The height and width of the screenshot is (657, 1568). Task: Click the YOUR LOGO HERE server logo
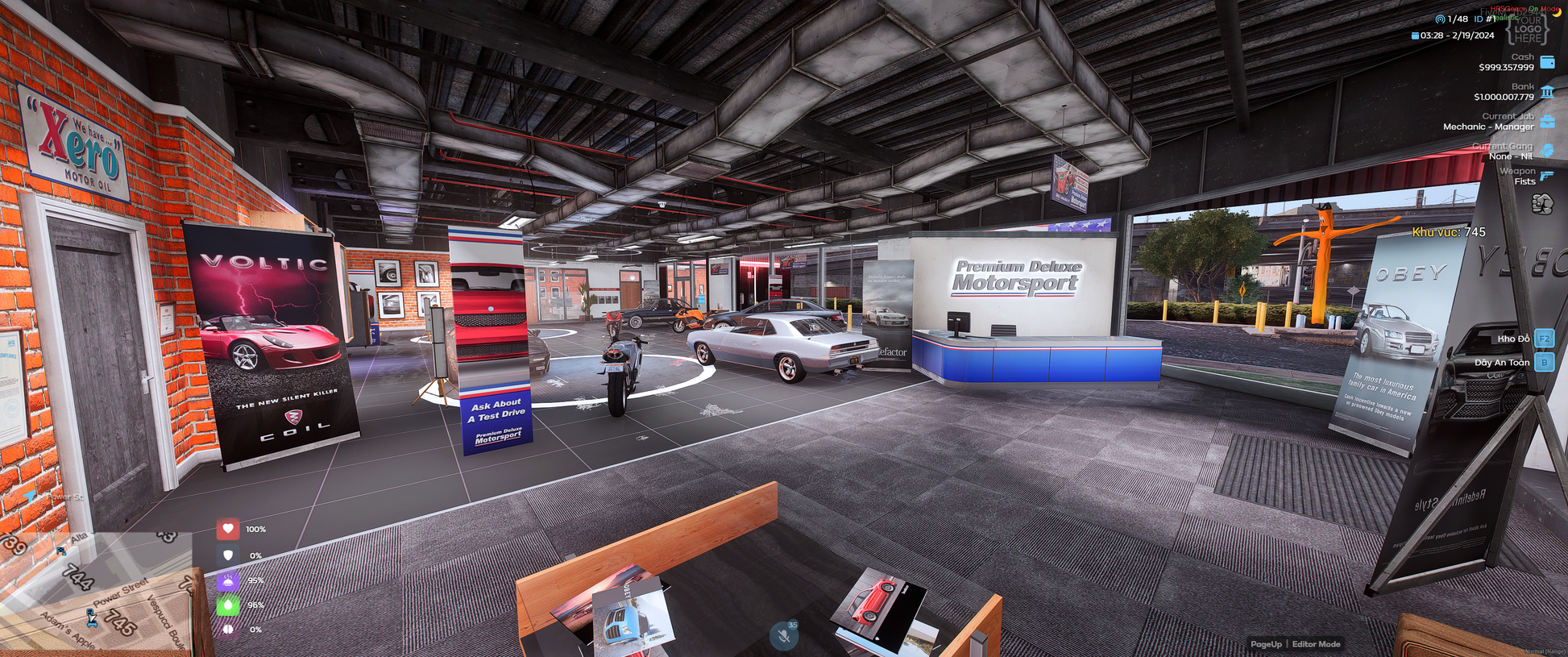1527,28
